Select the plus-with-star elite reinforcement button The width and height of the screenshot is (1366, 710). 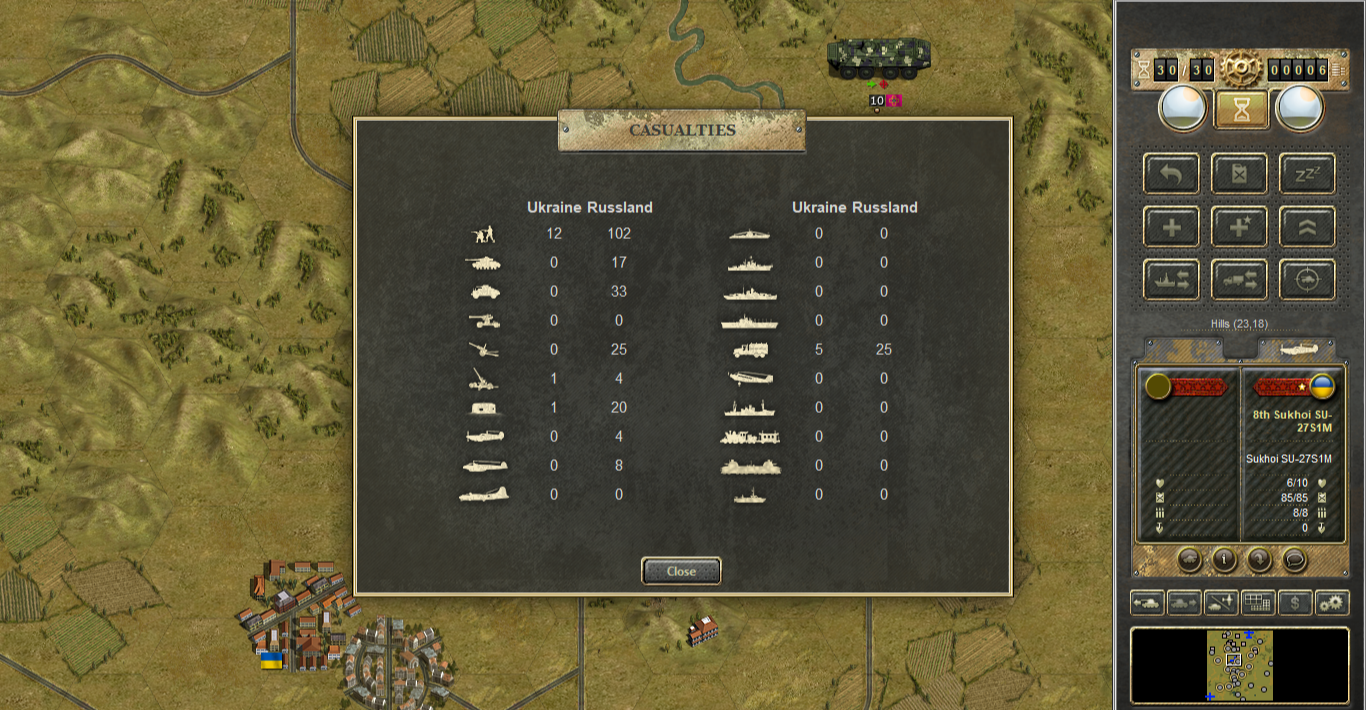point(1240,227)
